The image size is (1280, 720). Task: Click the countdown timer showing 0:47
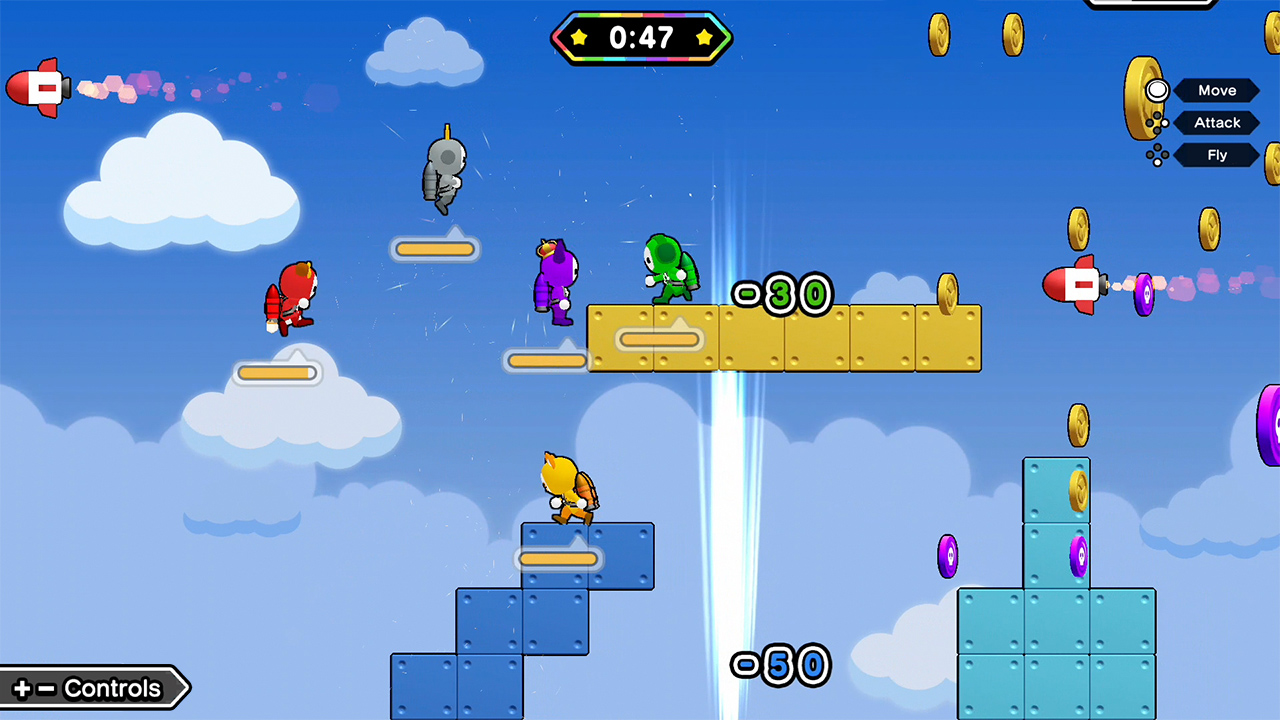(642, 39)
